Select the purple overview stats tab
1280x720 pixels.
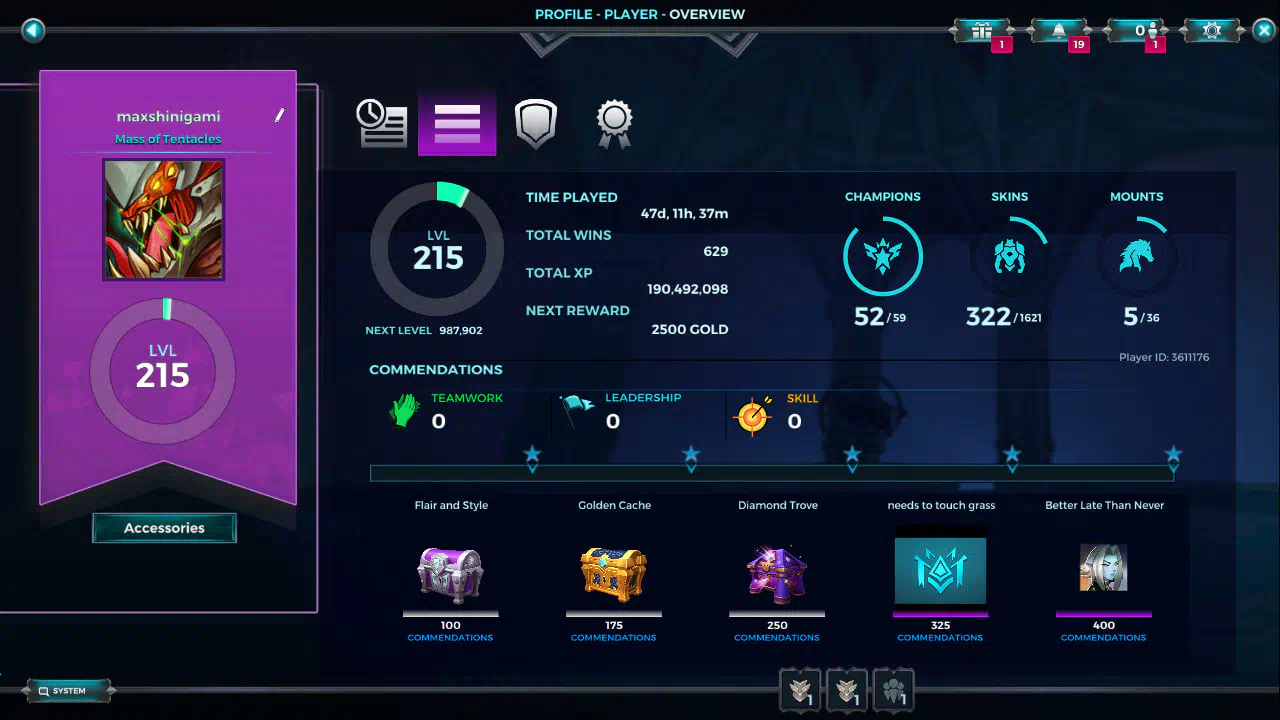[457, 123]
